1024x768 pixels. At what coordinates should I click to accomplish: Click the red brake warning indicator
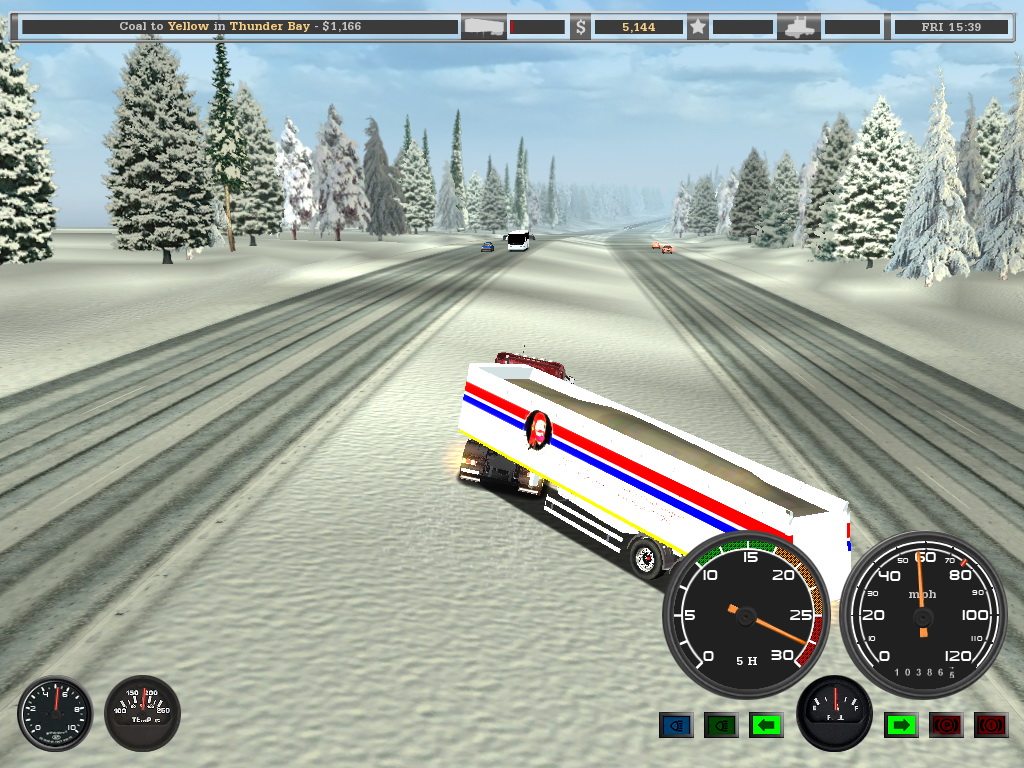pyautogui.click(x=991, y=725)
